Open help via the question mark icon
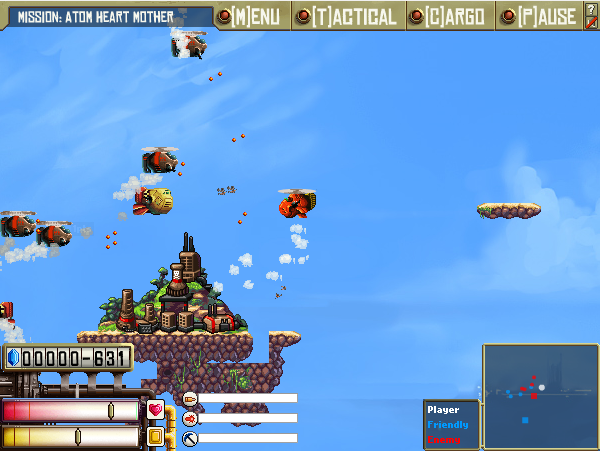The width and height of the screenshot is (600, 451). point(591,9)
